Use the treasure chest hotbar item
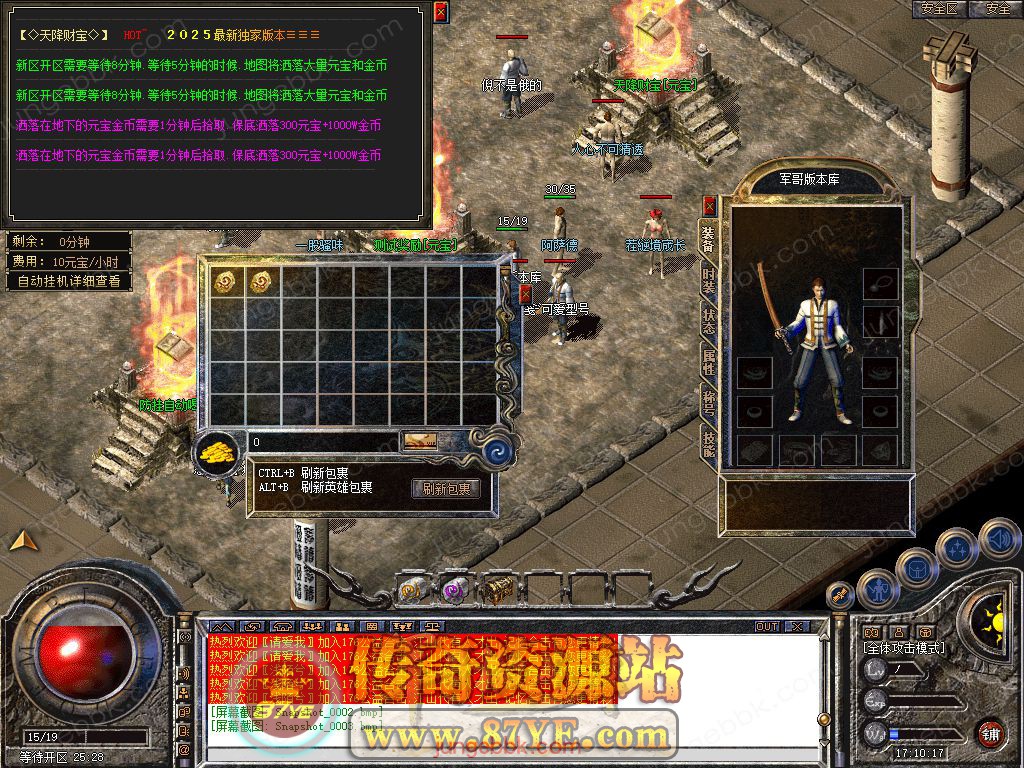 coord(498,591)
